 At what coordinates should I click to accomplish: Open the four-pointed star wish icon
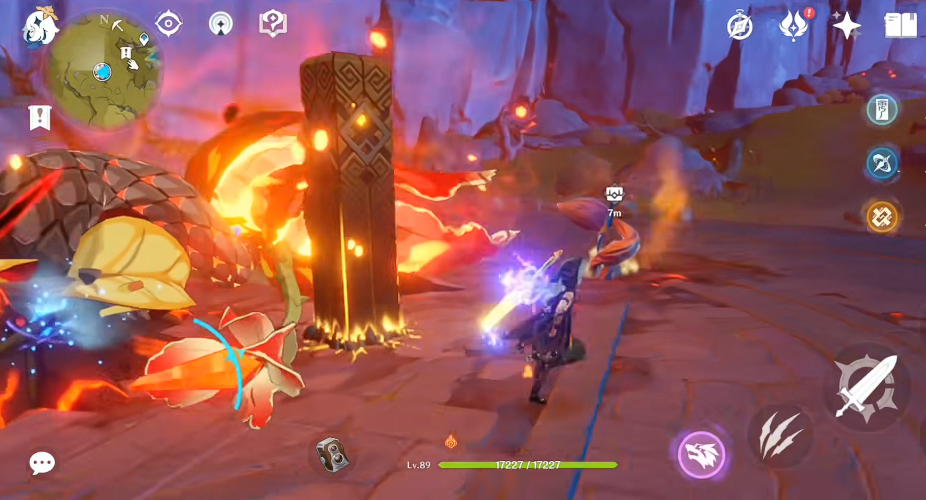(846, 26)
